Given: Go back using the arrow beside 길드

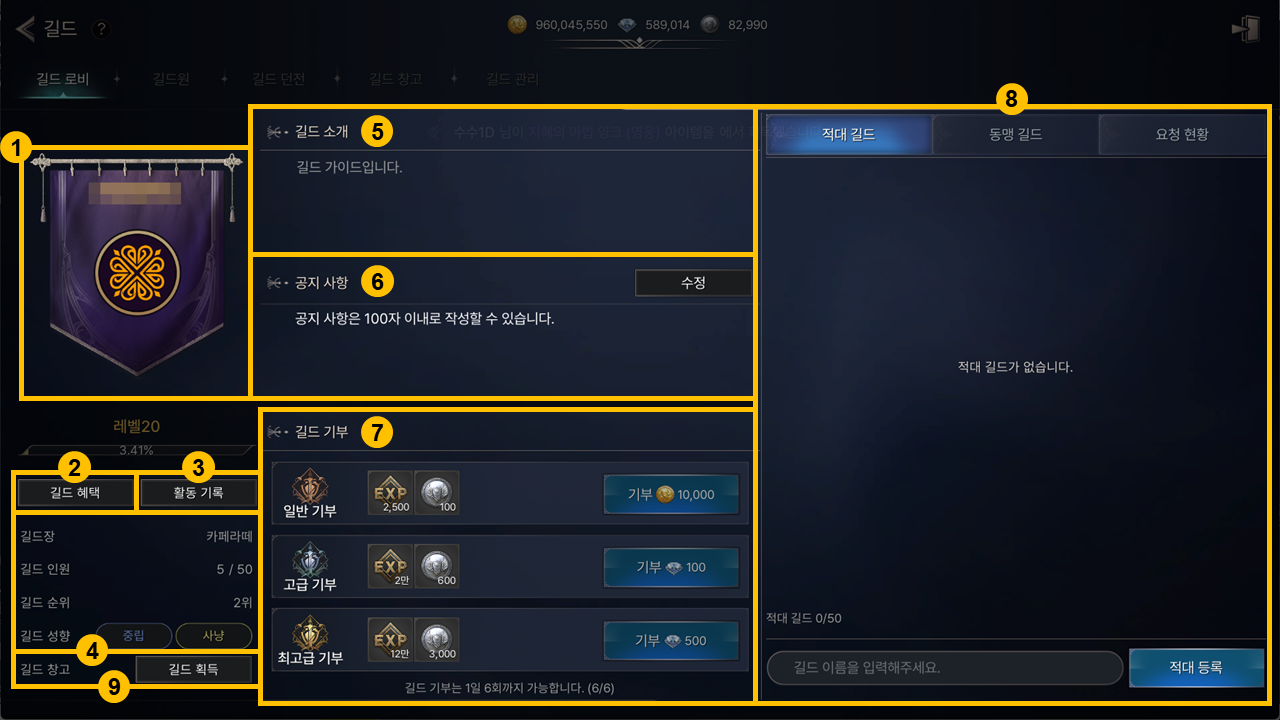Looking at the screenshot, I should pos(25,28).
